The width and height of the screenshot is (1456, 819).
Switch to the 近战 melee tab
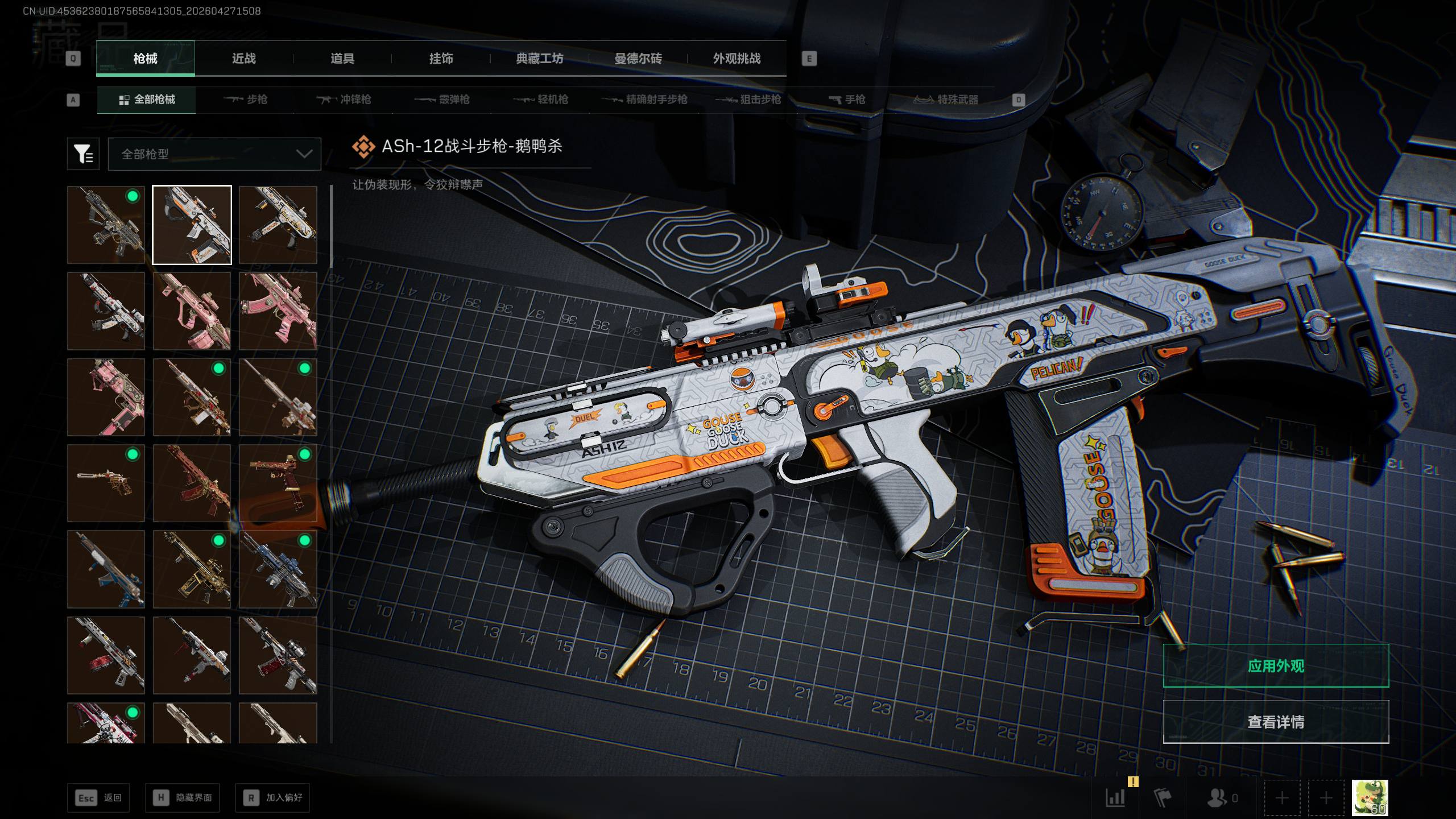tap(243, 59)
